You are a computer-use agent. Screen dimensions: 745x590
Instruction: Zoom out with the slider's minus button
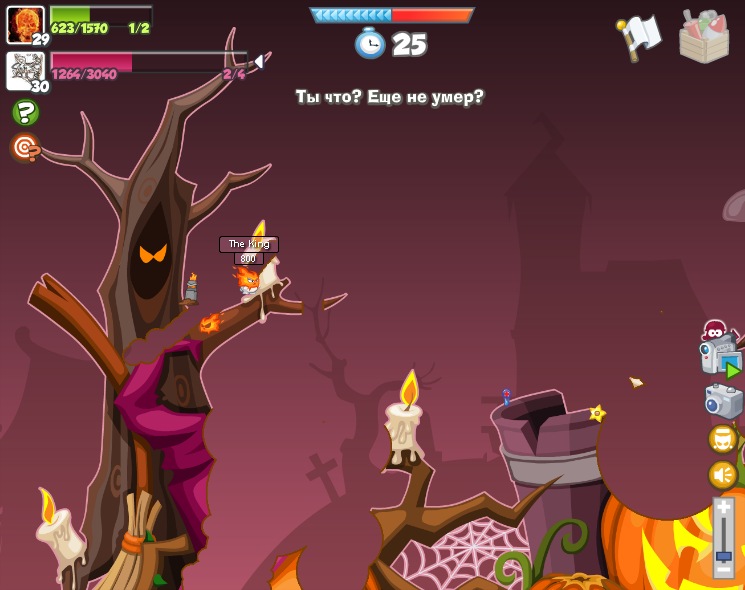(723, 569)
